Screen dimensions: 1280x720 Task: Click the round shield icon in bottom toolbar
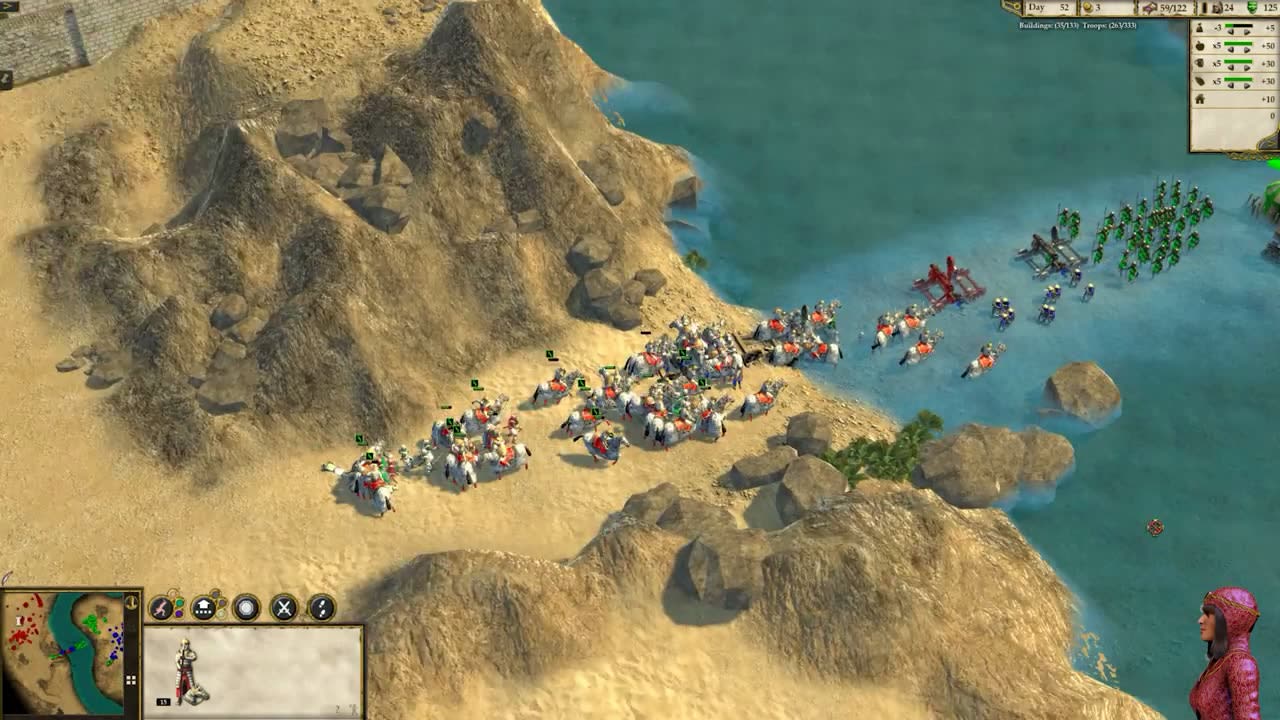(246, 608)
